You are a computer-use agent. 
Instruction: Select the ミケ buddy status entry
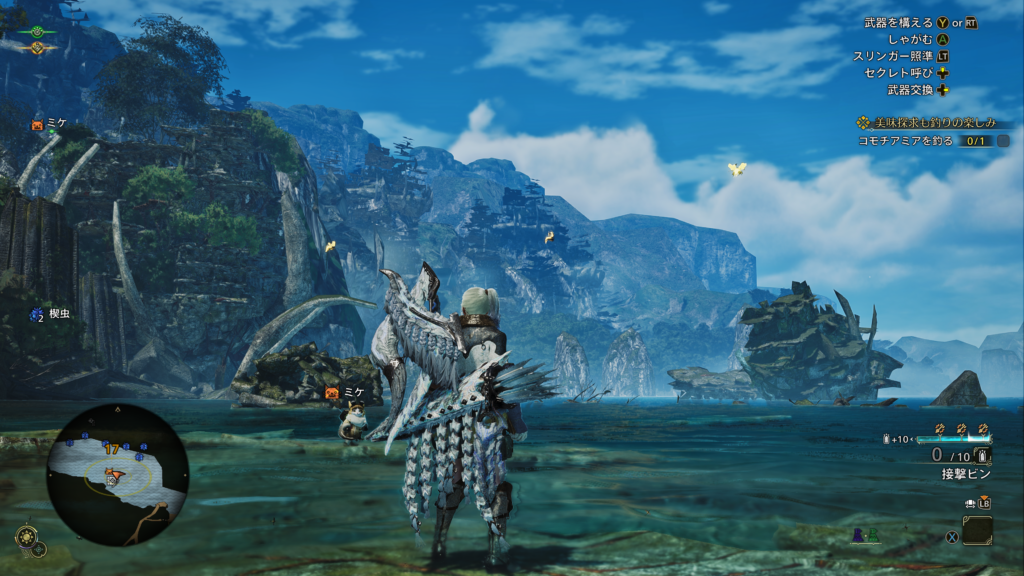pyautogui.click(x=50, y=124)
